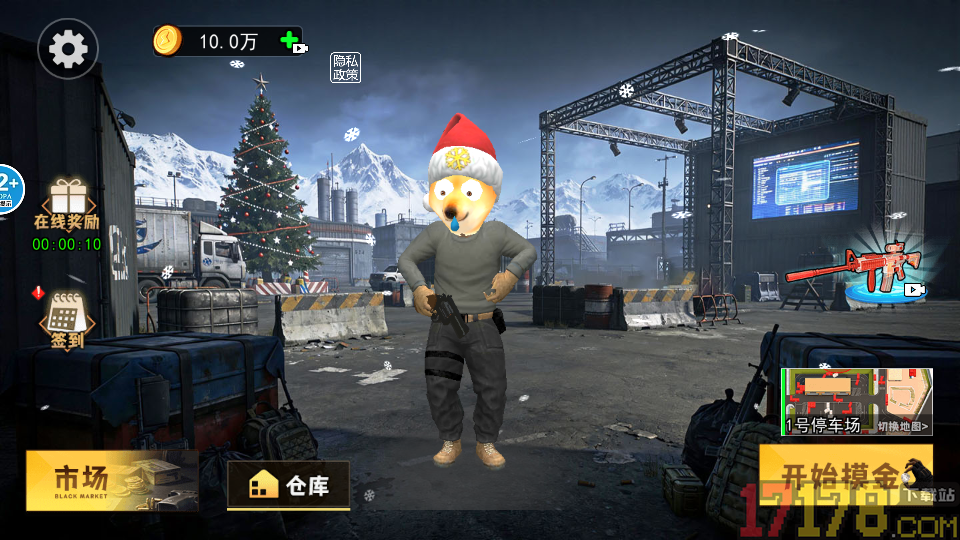This screenshot has height=540, width=960.
Task: Enter the 市场 black market
Action: tap(111, 481)
